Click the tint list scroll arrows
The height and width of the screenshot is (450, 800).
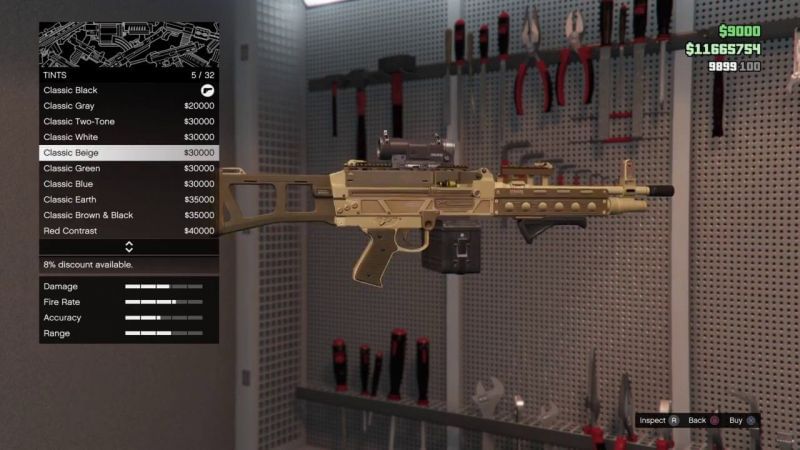pyautogui.click(x=129, y=247)
